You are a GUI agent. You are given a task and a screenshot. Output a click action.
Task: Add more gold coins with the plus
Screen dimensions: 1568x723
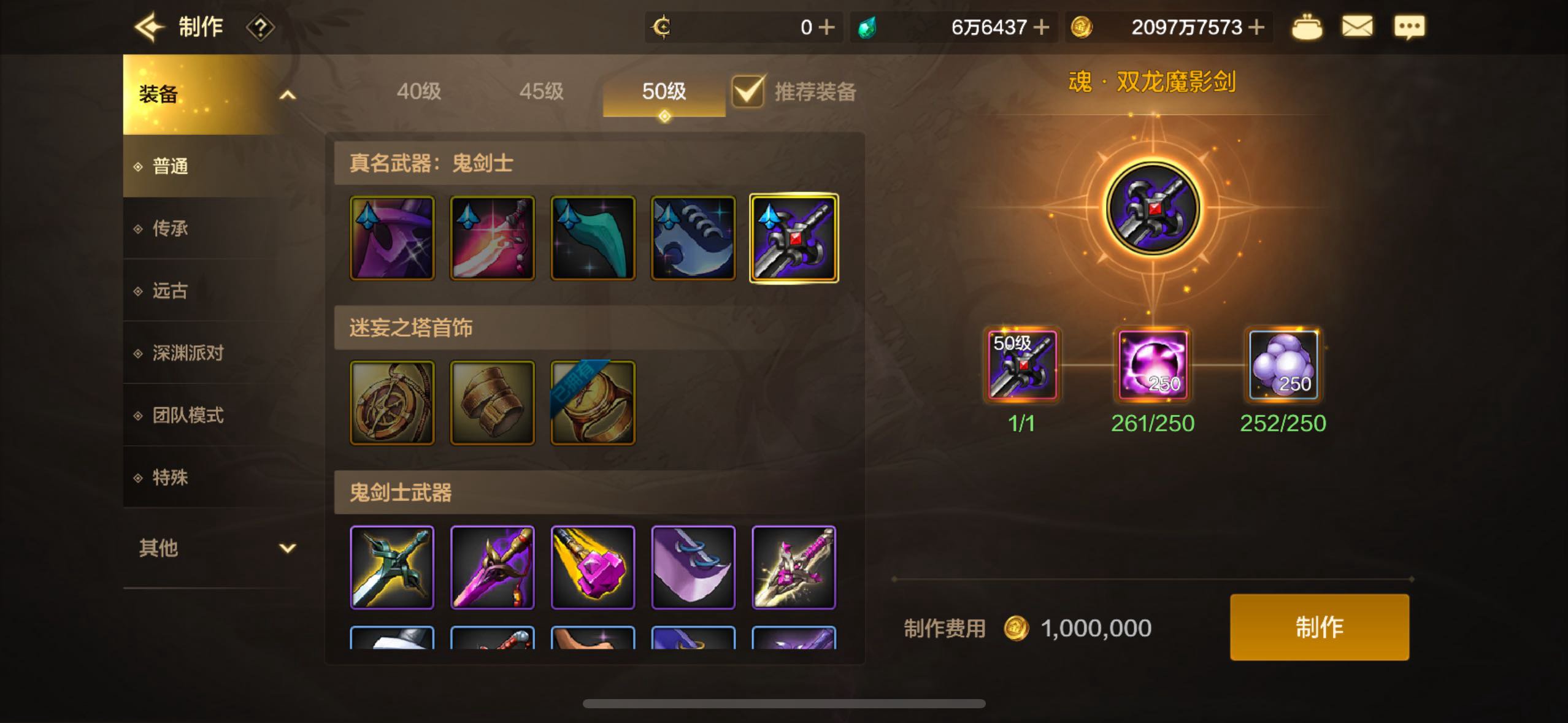1256,27
